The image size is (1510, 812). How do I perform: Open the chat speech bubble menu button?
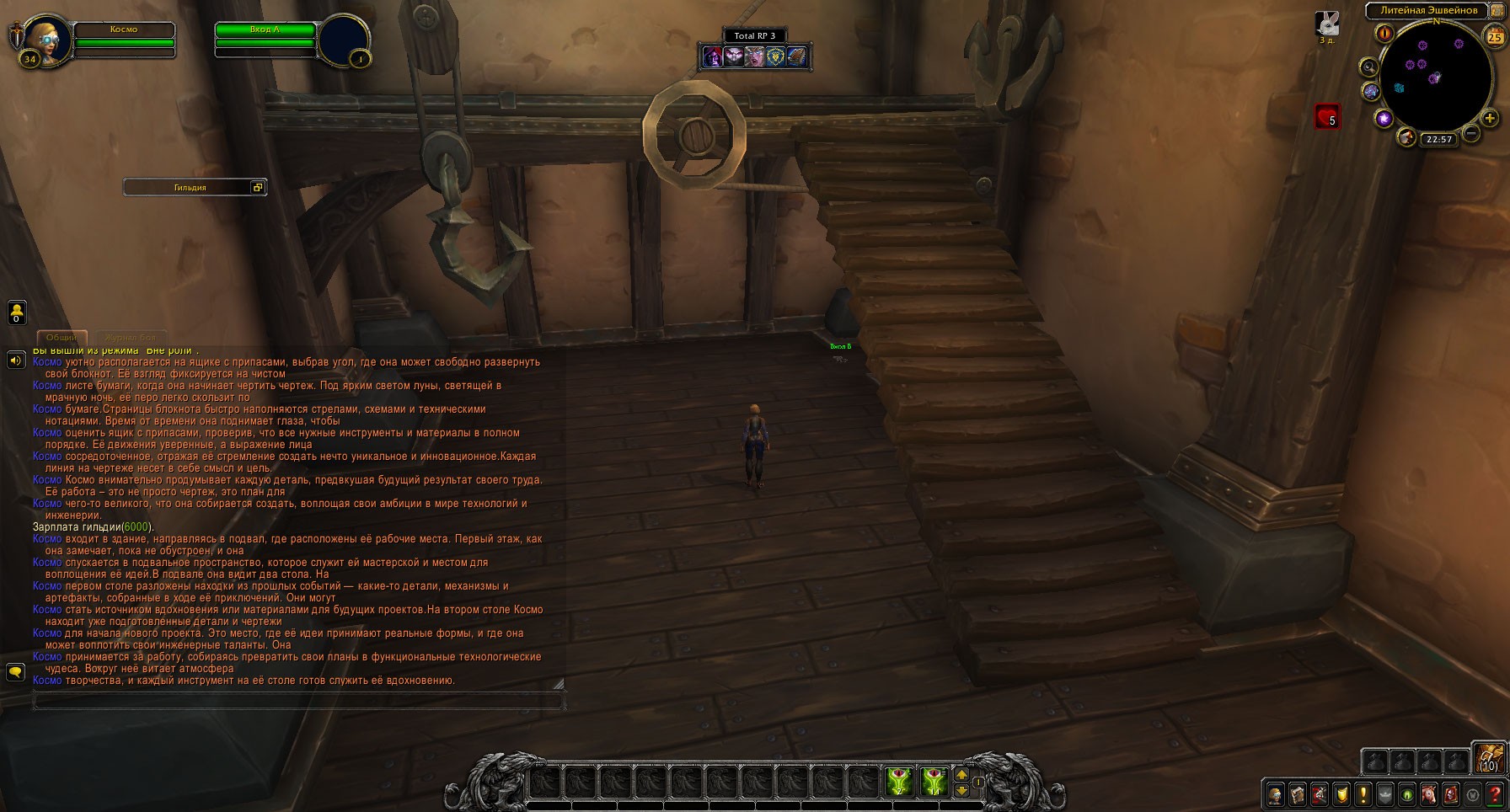(x=15, y=671)
